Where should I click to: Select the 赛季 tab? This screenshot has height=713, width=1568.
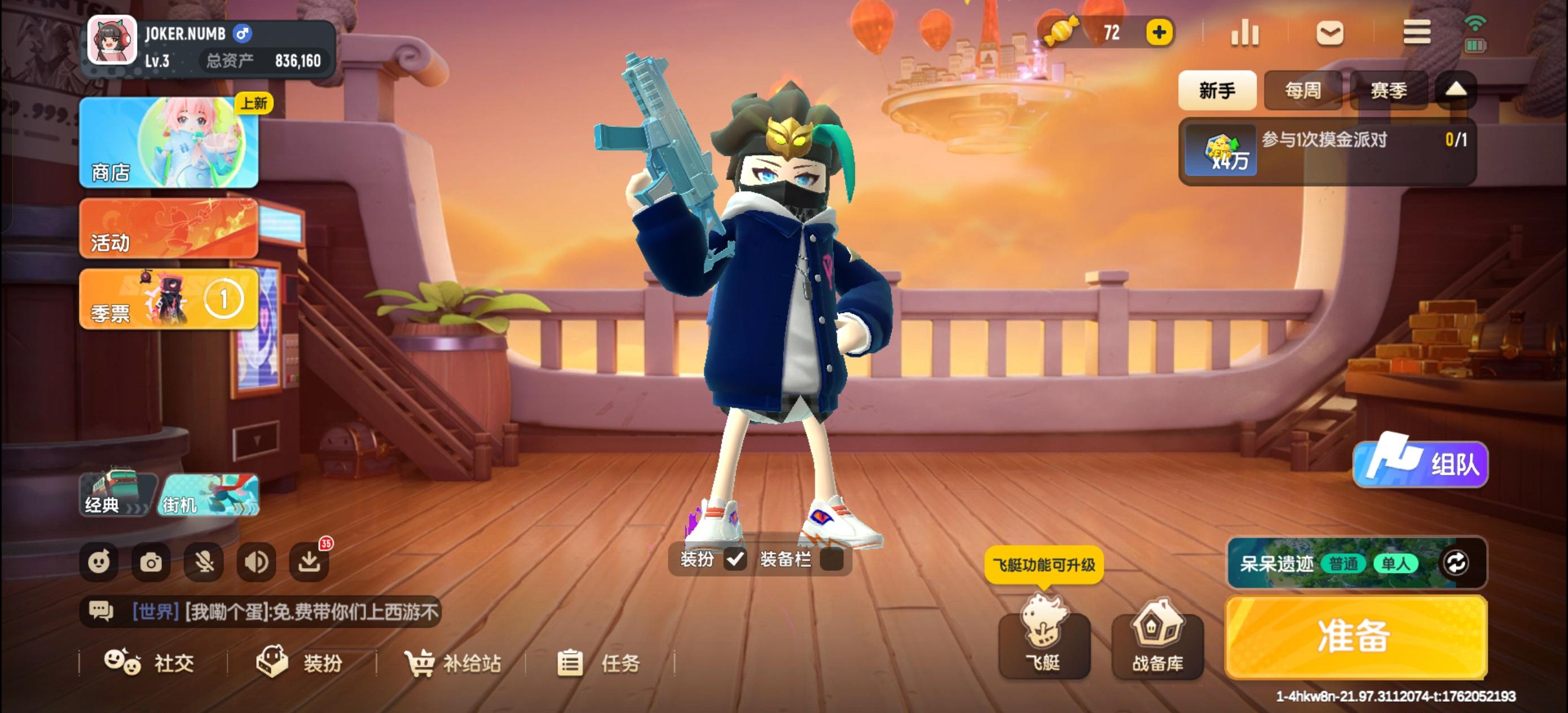(x=1389, y=90)
